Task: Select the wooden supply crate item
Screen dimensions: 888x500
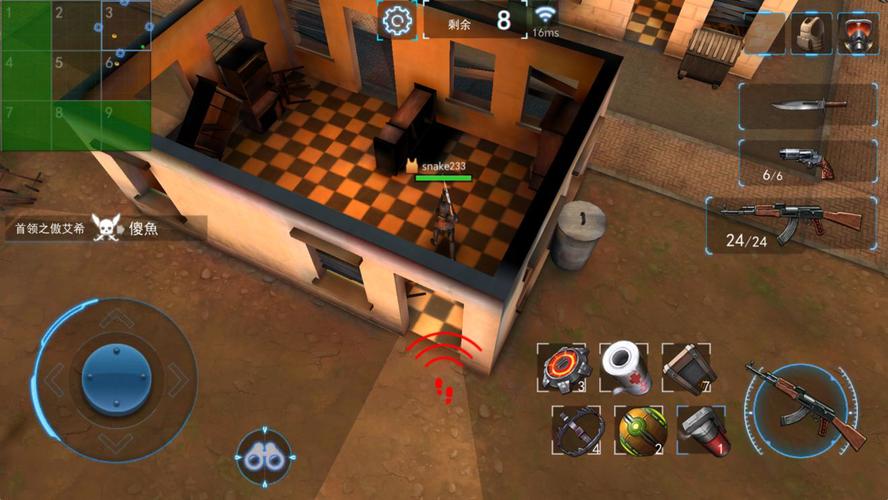Action: pyautogui.click(x=689, y=367)
